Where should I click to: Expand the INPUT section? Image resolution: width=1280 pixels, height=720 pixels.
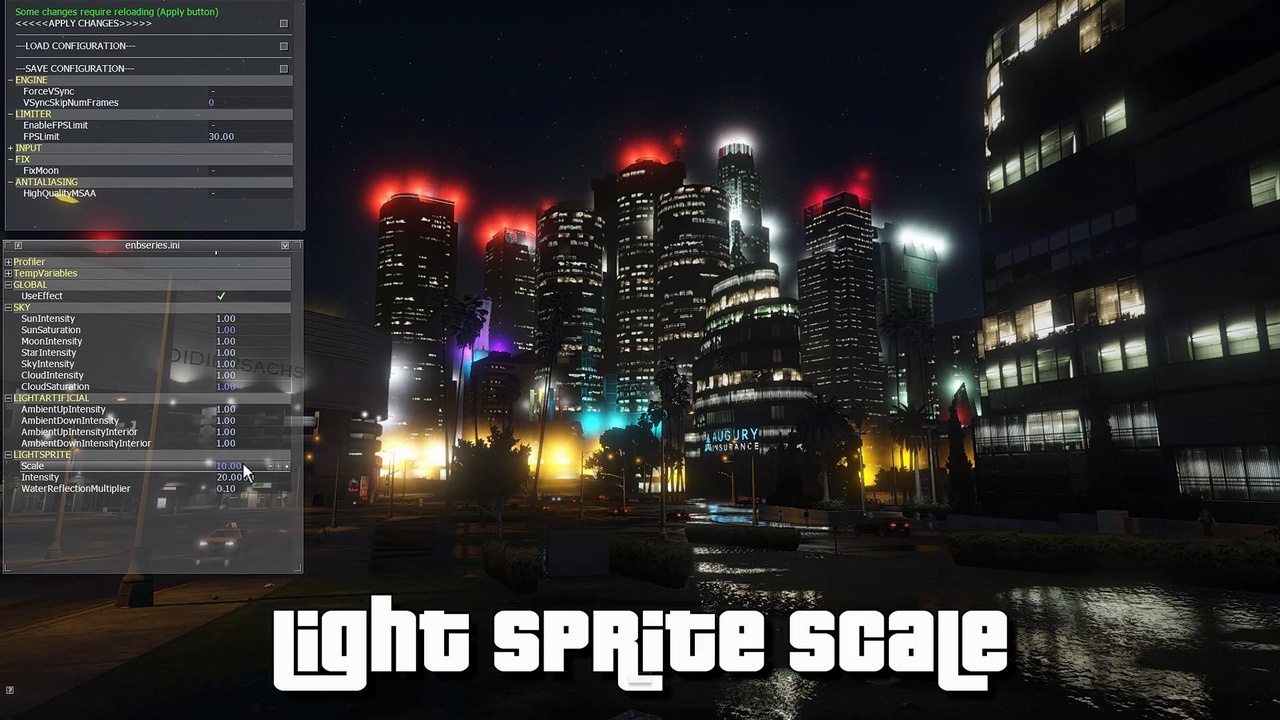[x=9, y=147]
